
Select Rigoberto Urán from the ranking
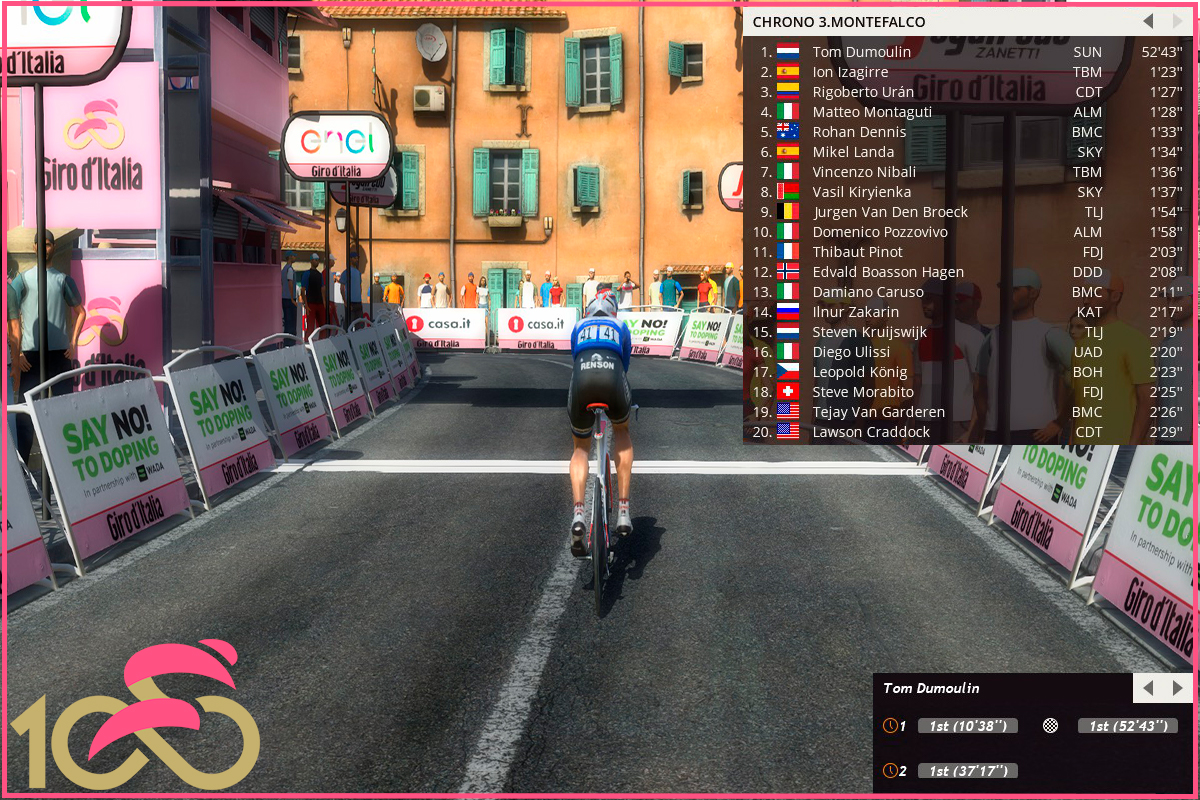(x=863, y=92)
